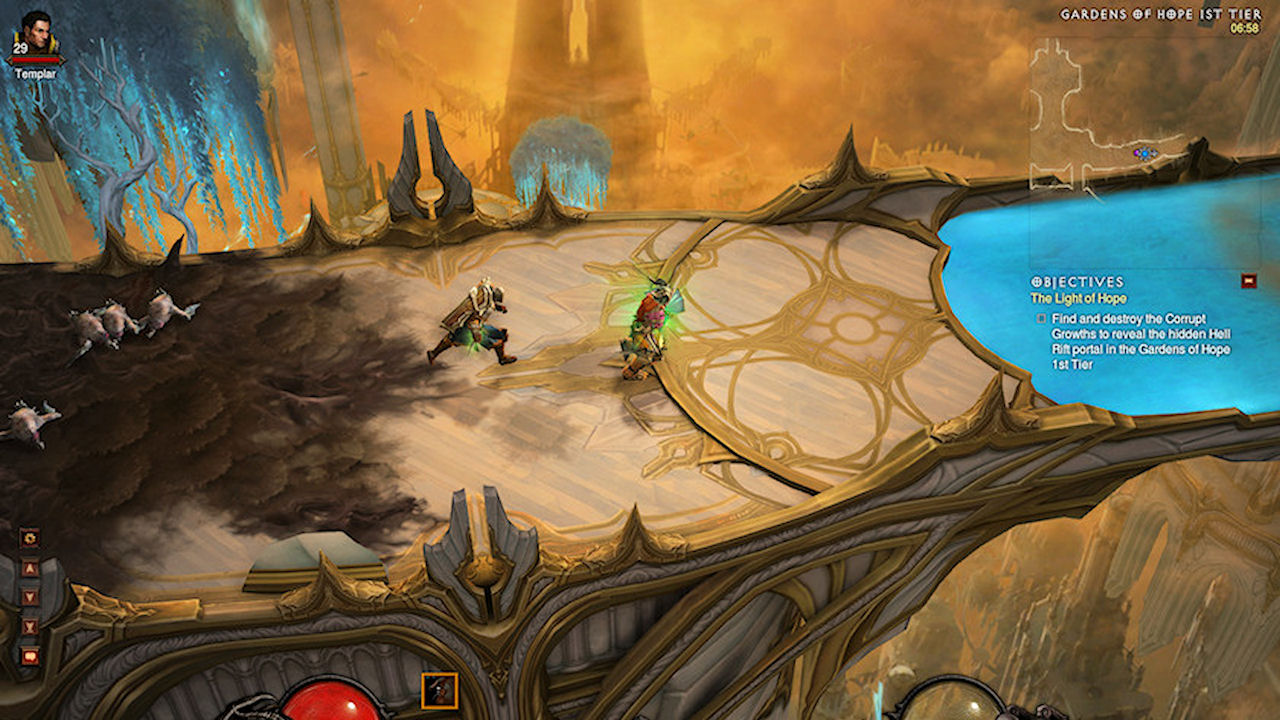Screen dimensions: 1280x720
Task: Activate the orange-framed skill icon
Action: click(x=440, y=690)
